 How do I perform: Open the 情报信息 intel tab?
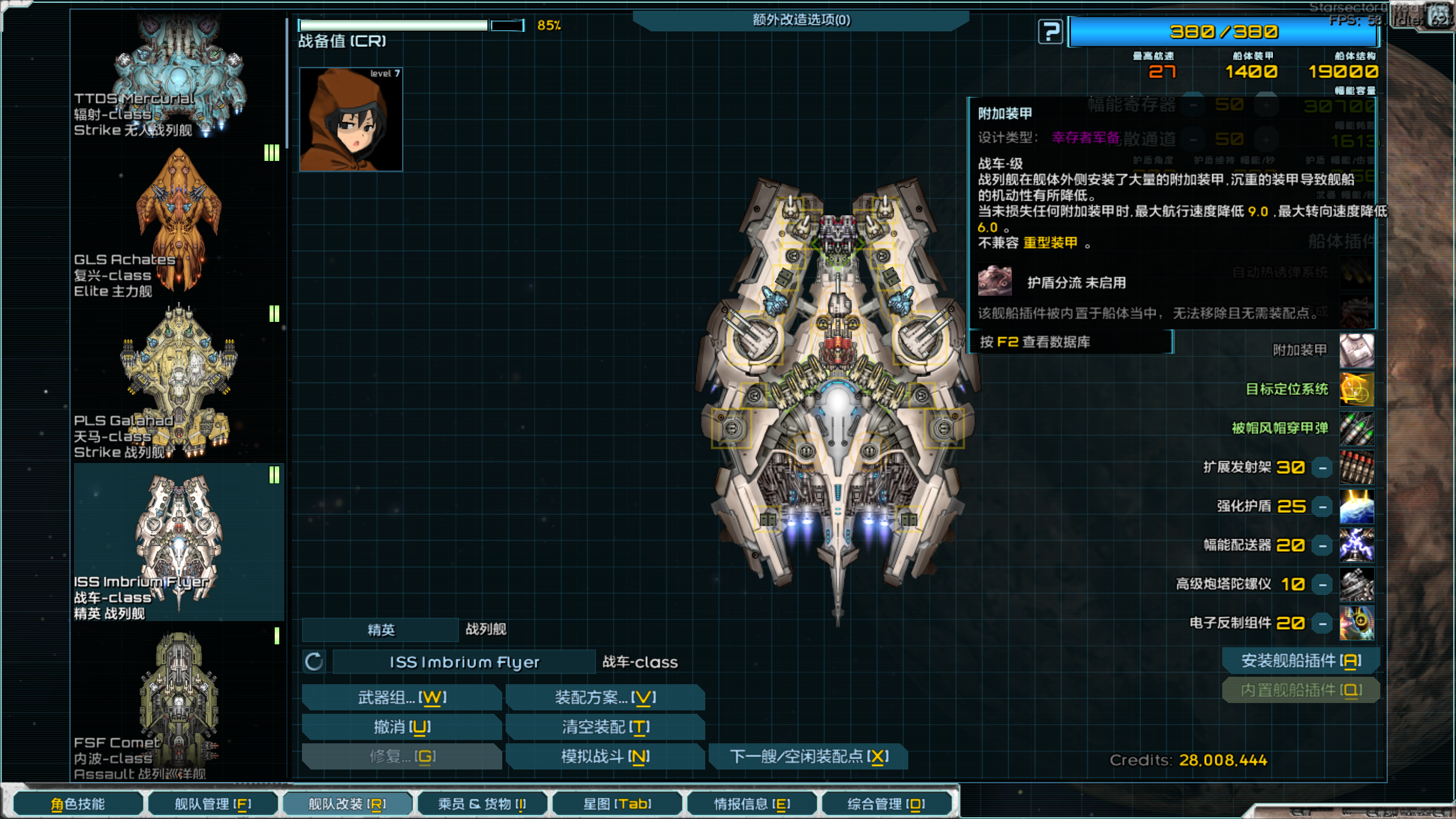coord(752,804)
